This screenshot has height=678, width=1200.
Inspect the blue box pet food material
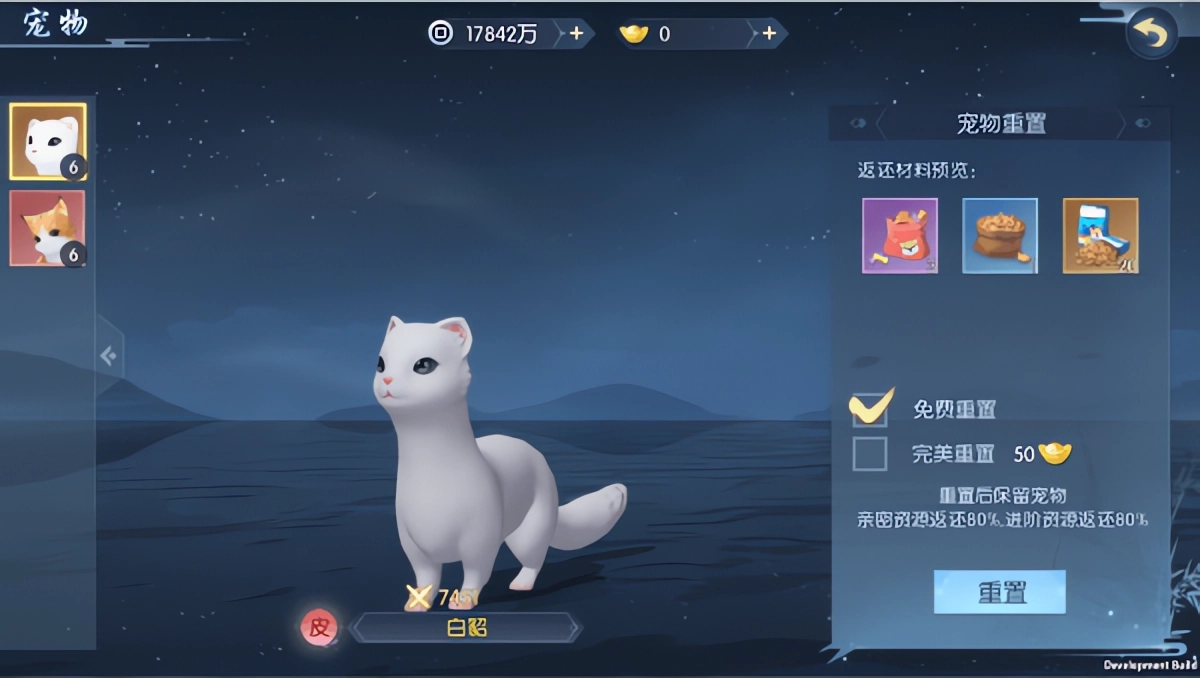1100,236
